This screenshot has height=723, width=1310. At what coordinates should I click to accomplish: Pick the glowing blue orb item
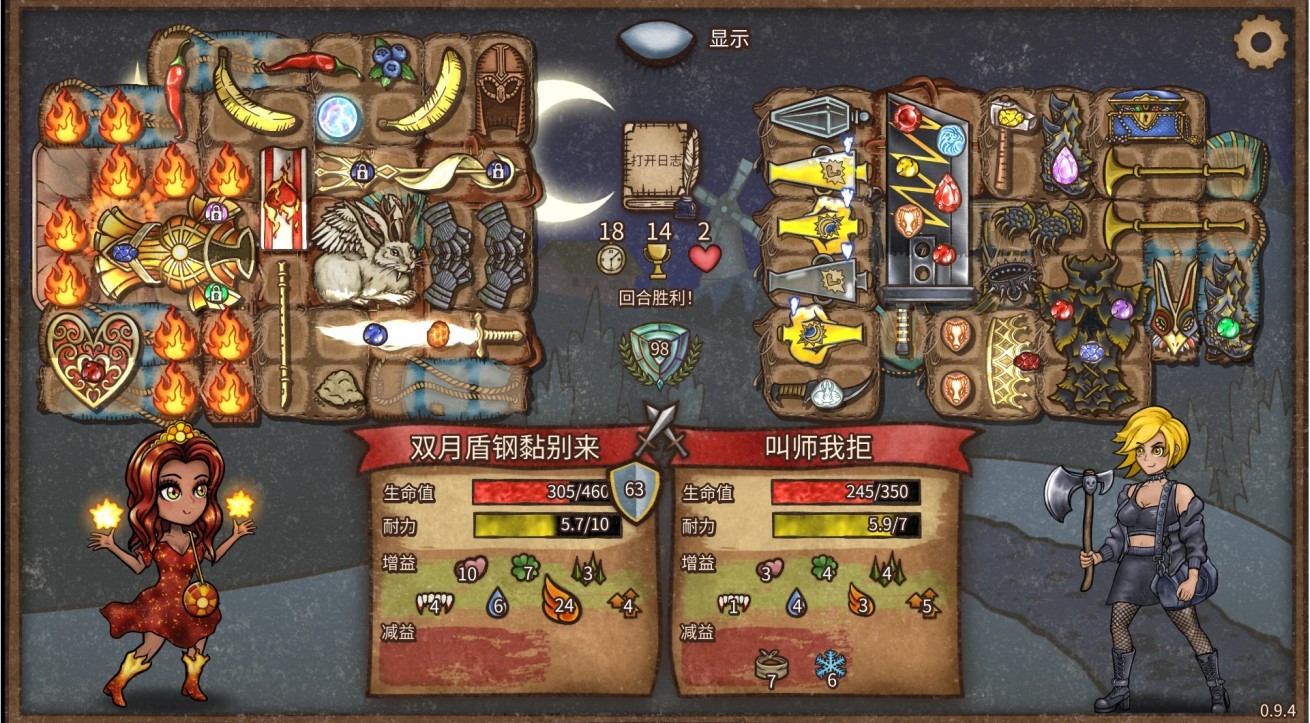[338, 117]
